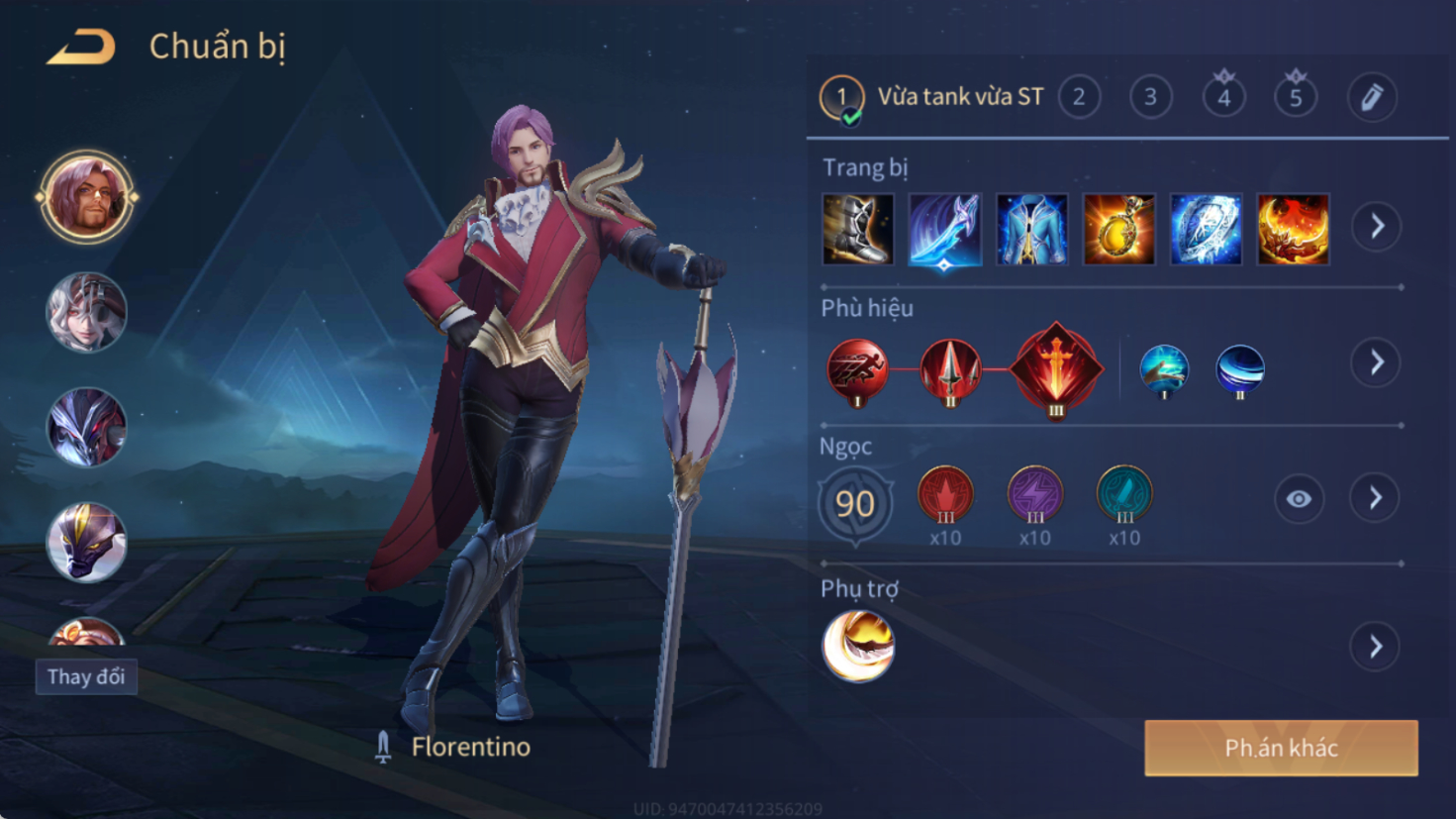Open loadout preset 4
1456x819 pixels.
pos(1223,97)
